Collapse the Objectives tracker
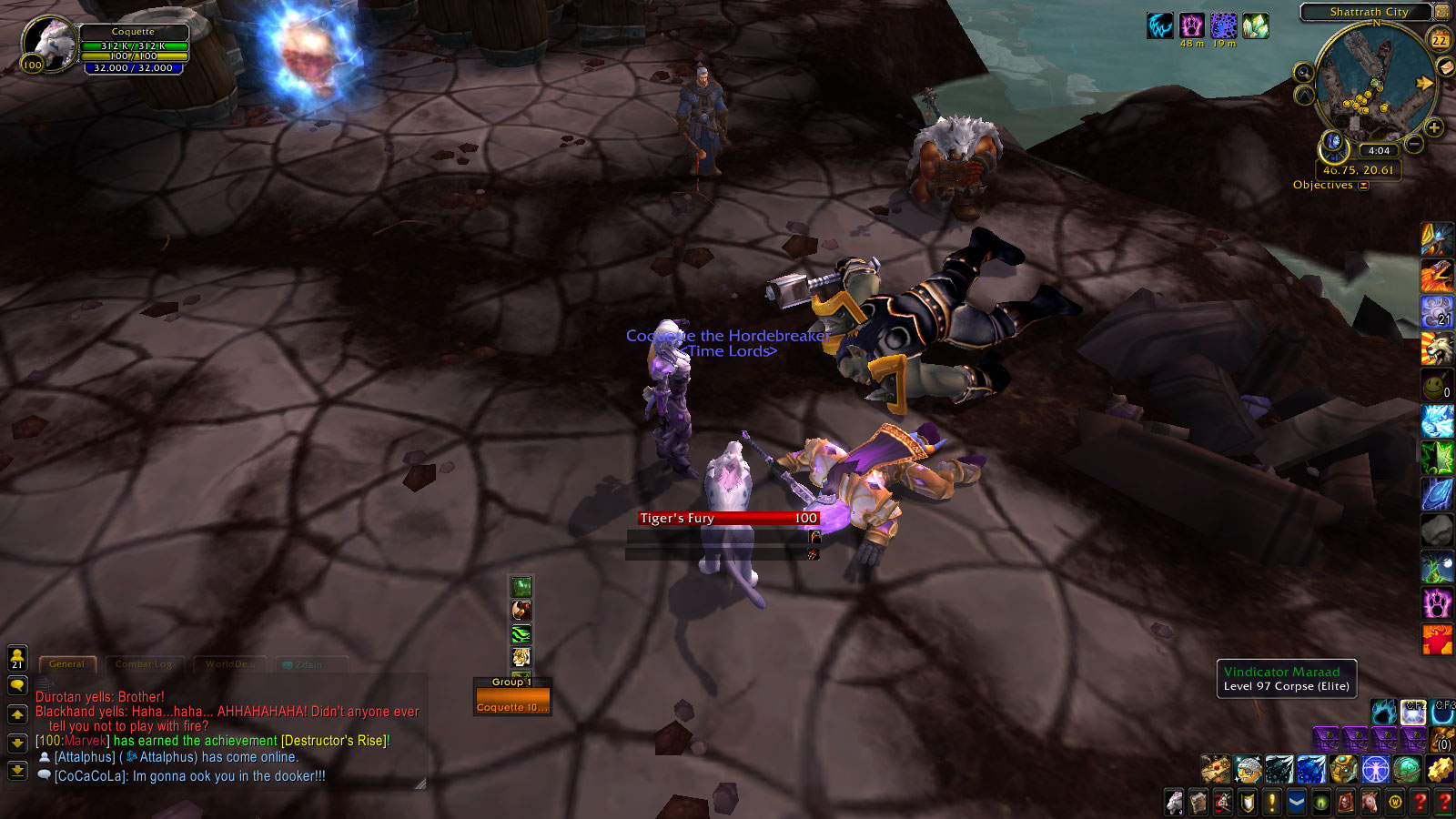Screen dimensions: 1456x819 1363,186
